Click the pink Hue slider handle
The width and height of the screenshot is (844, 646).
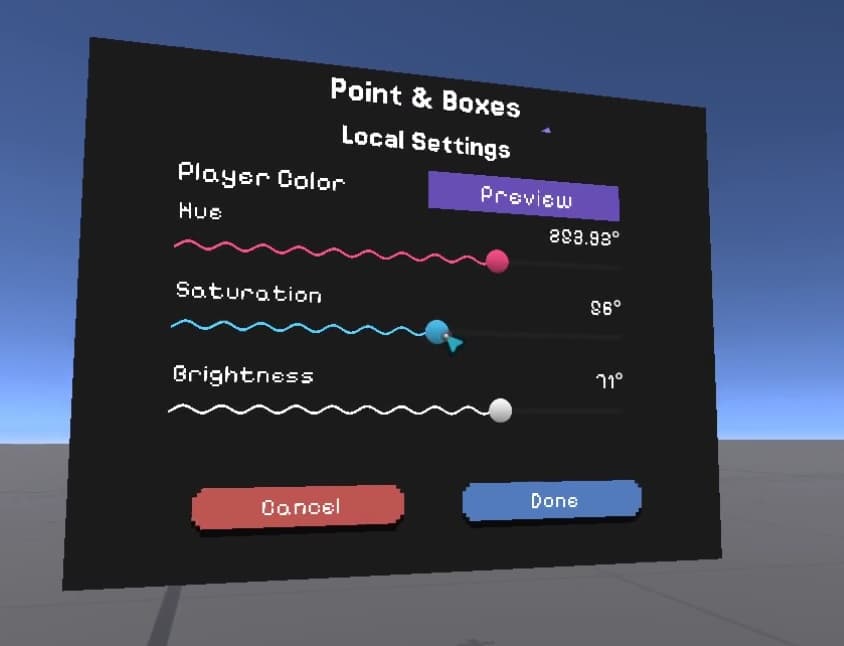(x=497, y=262)
